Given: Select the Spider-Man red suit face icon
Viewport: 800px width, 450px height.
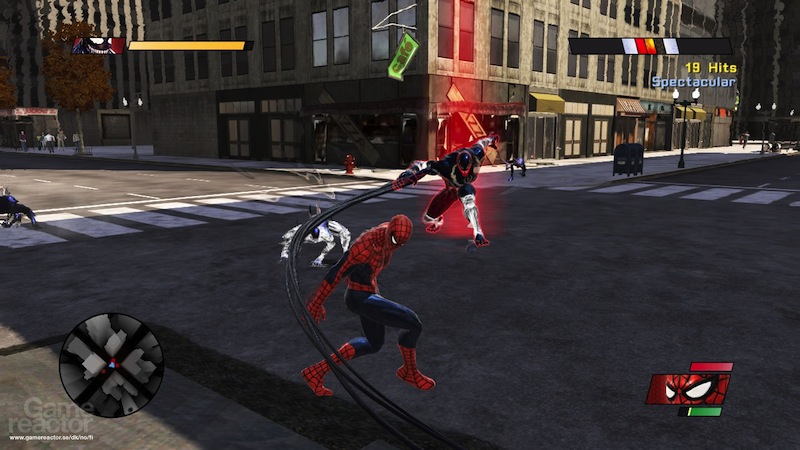Looking at the screenshot, I should [x=688, y=388].
